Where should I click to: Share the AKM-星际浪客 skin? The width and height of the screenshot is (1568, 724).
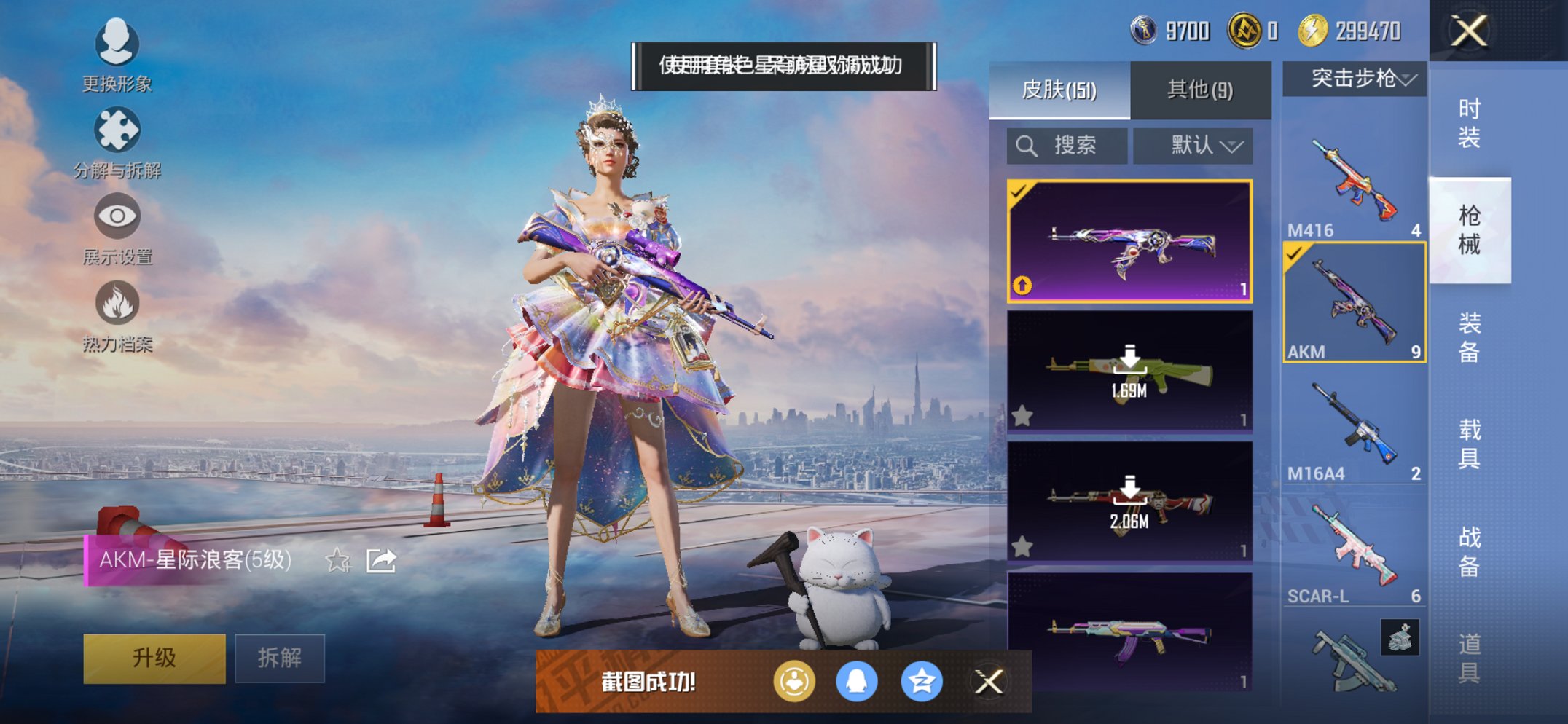(381, 560)
